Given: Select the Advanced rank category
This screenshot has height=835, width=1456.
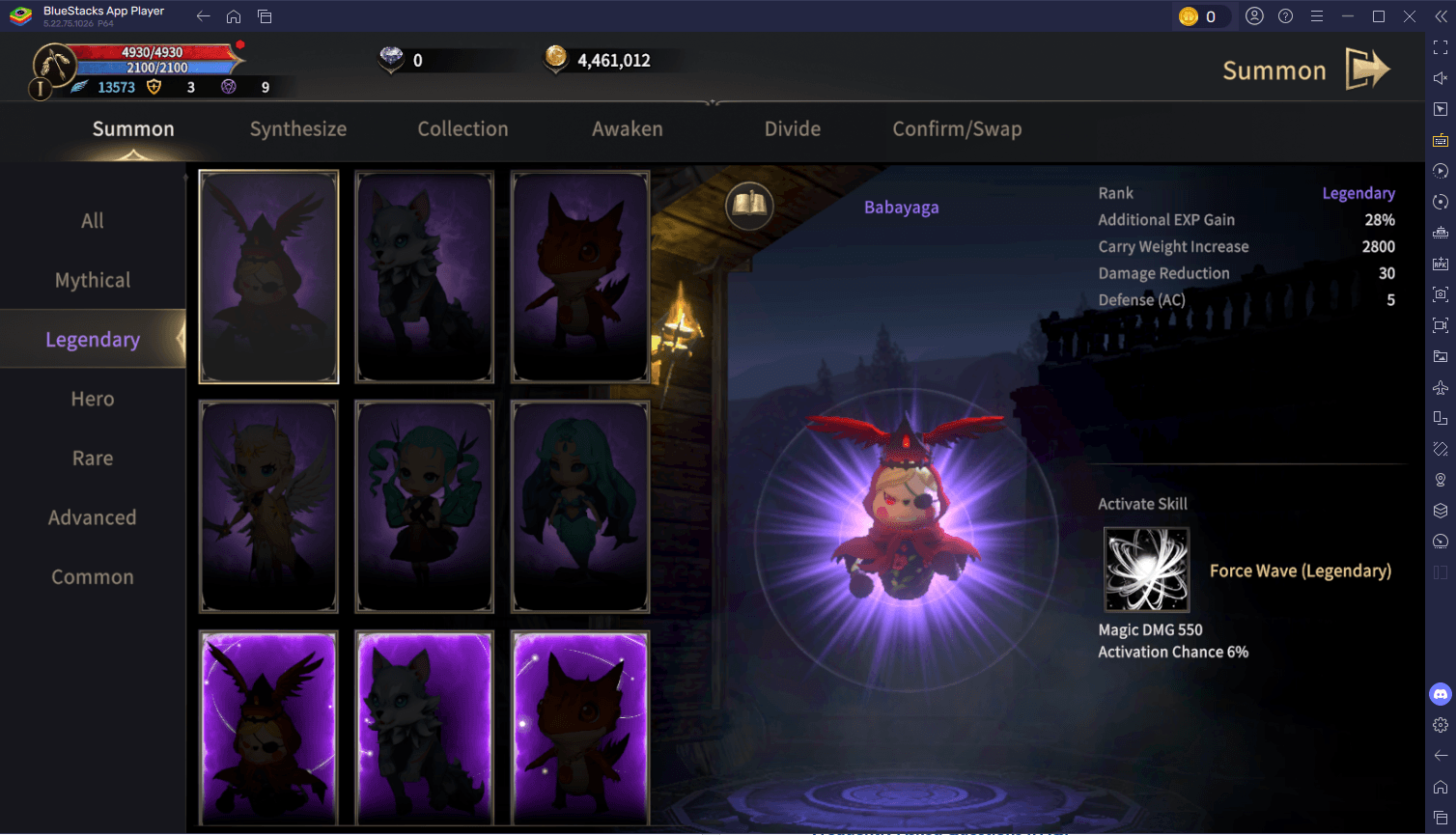Looking at the screenshot, I should tap(93, 517).
